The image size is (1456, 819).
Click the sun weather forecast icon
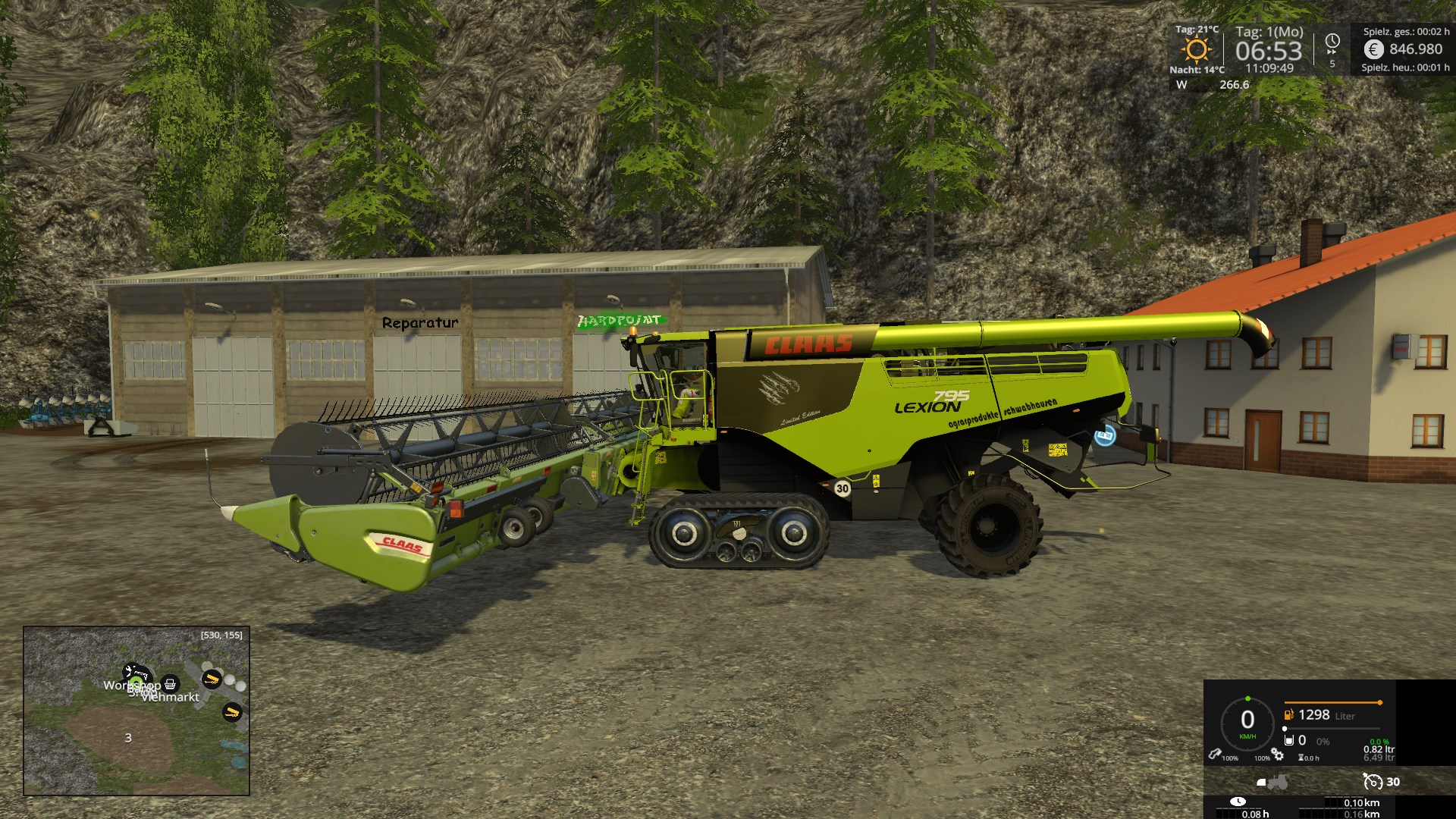point(1197,50)
